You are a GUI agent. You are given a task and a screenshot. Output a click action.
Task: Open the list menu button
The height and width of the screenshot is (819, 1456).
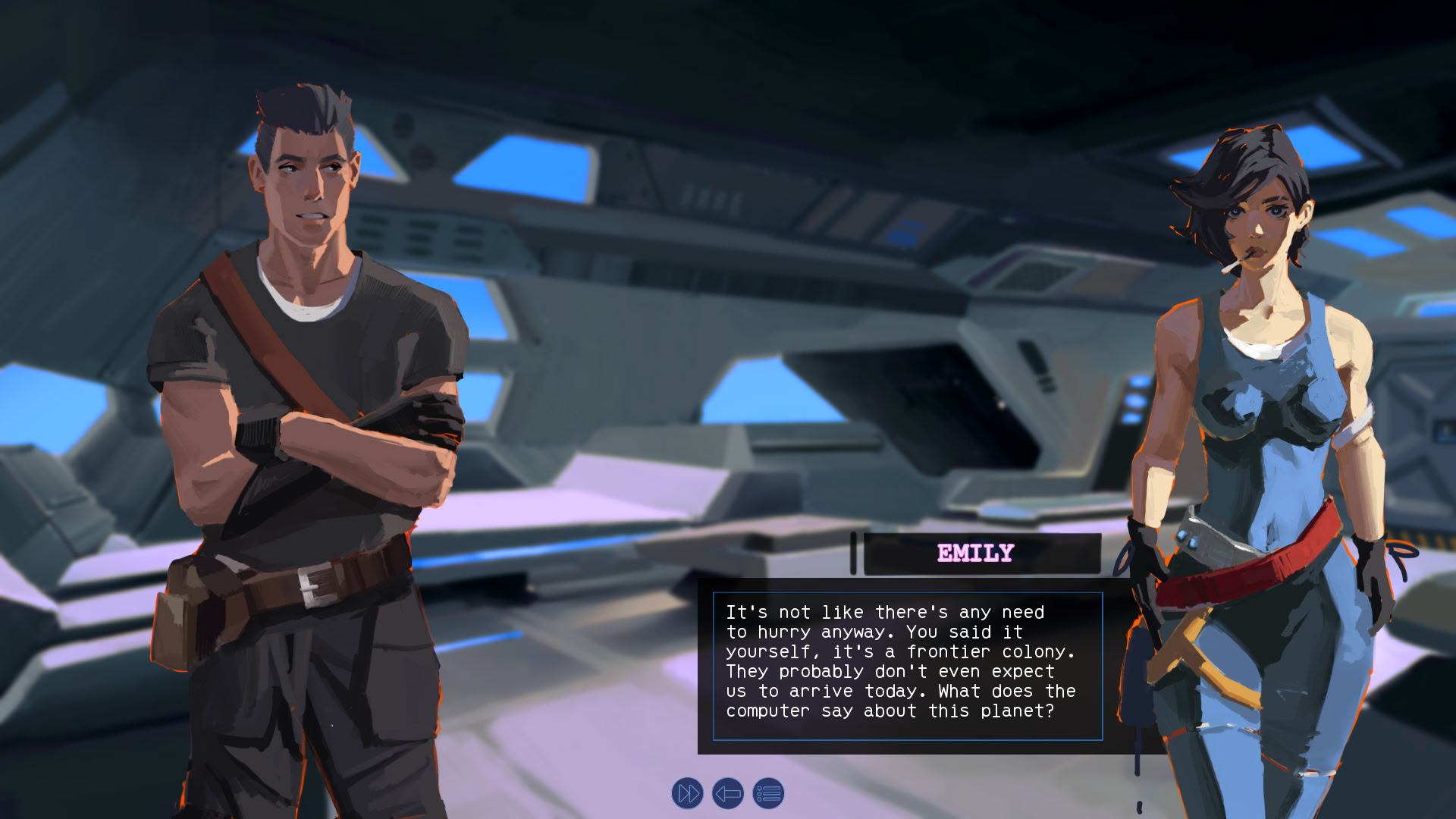[768, 794]
